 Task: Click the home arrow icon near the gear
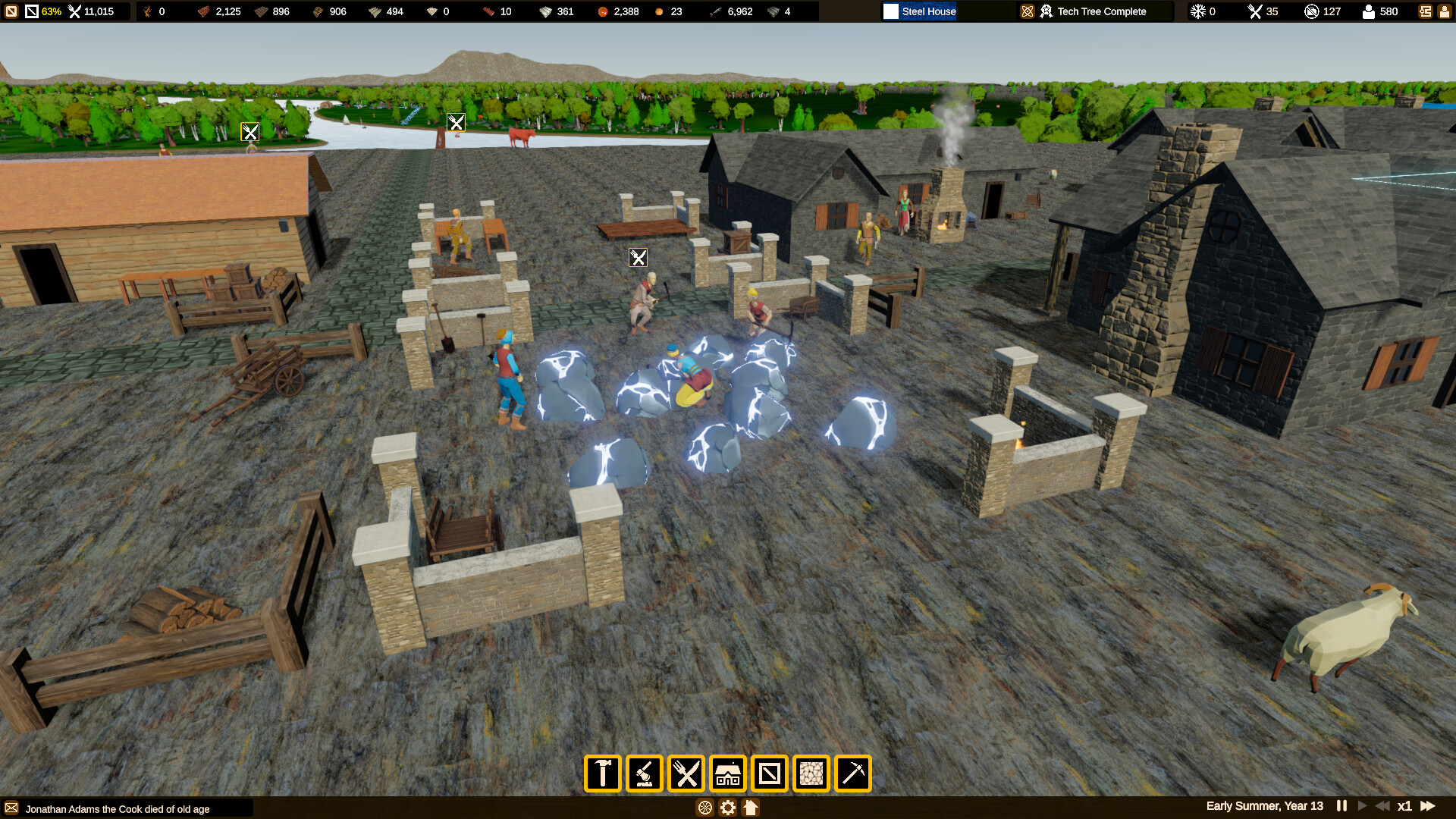click(751, 808)
